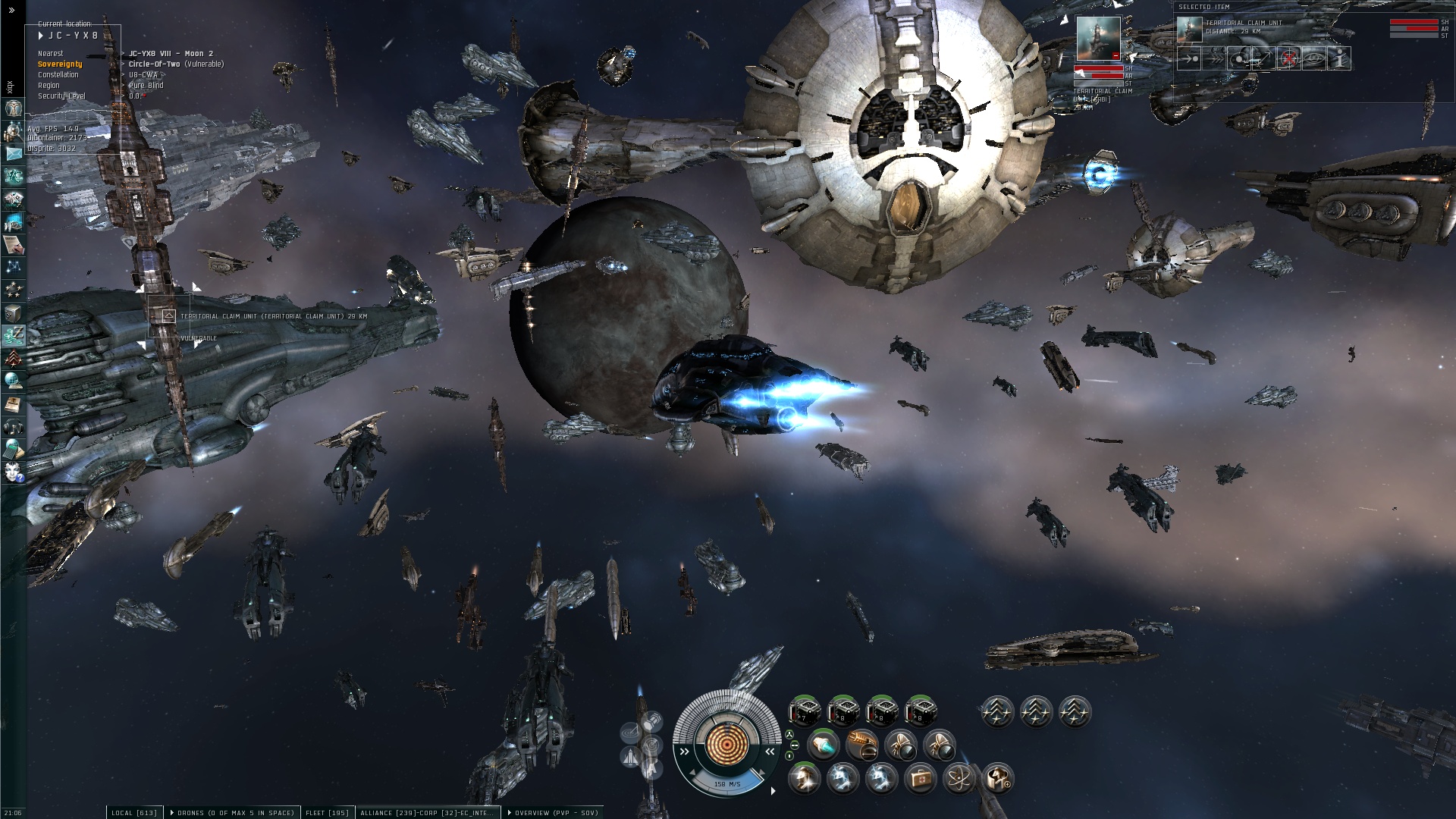Select the locked Territorial Claim Unit target portrait
1456x819 pixels.
pos(1098,39)
